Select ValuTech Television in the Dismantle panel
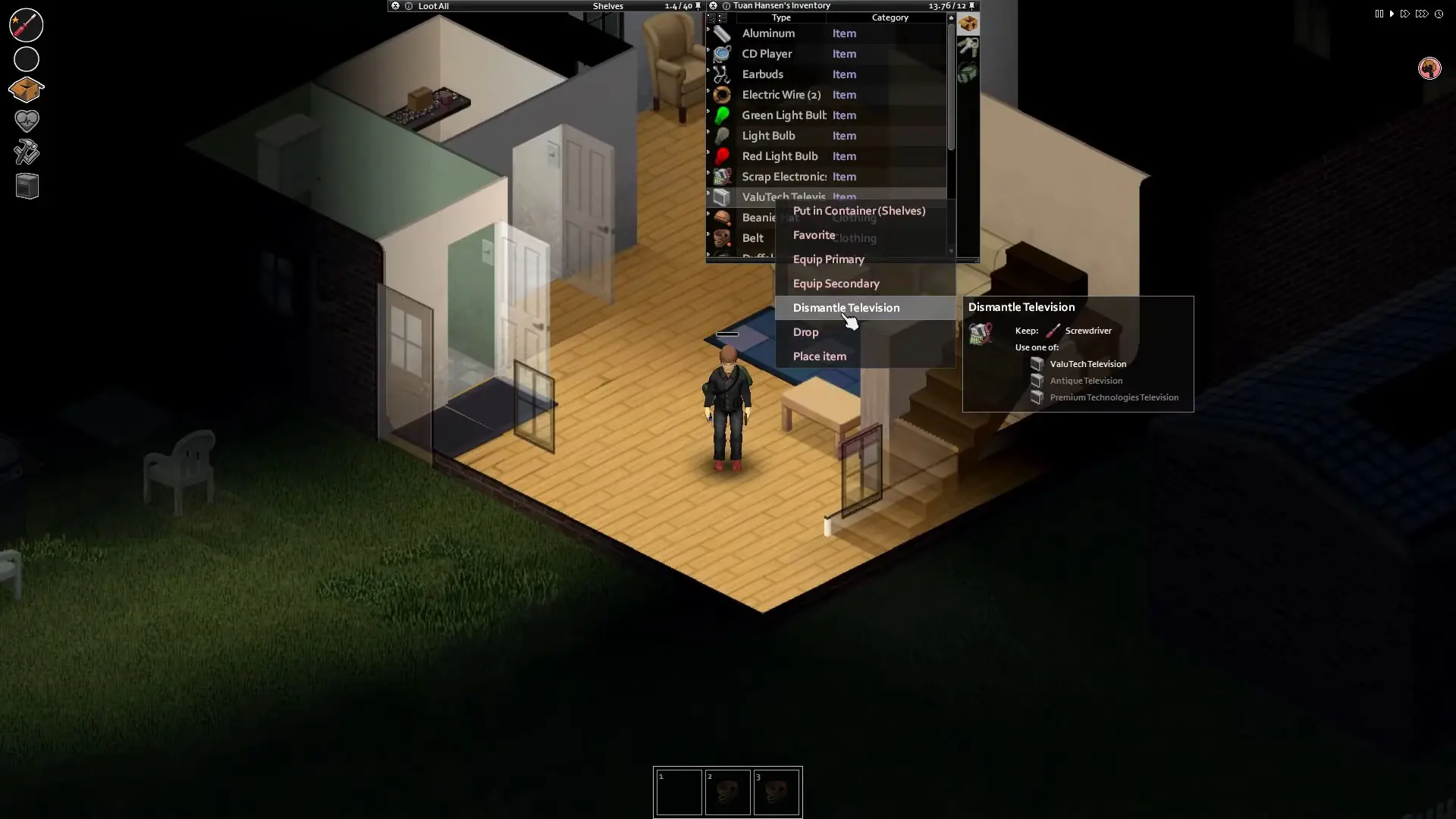The height and width of the screenshot is (819, 1456). point(1087,364)
